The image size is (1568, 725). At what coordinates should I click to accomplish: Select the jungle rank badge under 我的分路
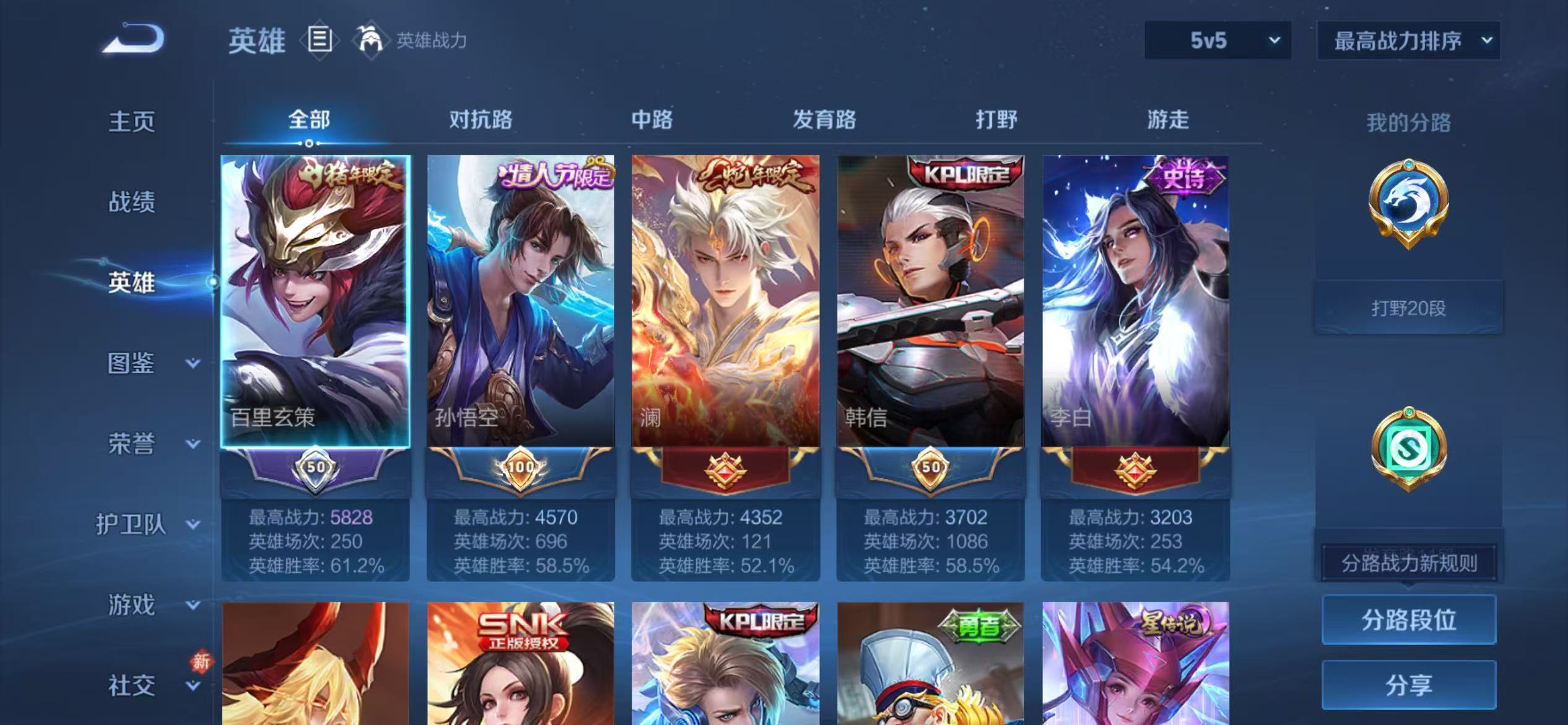click(1408, 204)
